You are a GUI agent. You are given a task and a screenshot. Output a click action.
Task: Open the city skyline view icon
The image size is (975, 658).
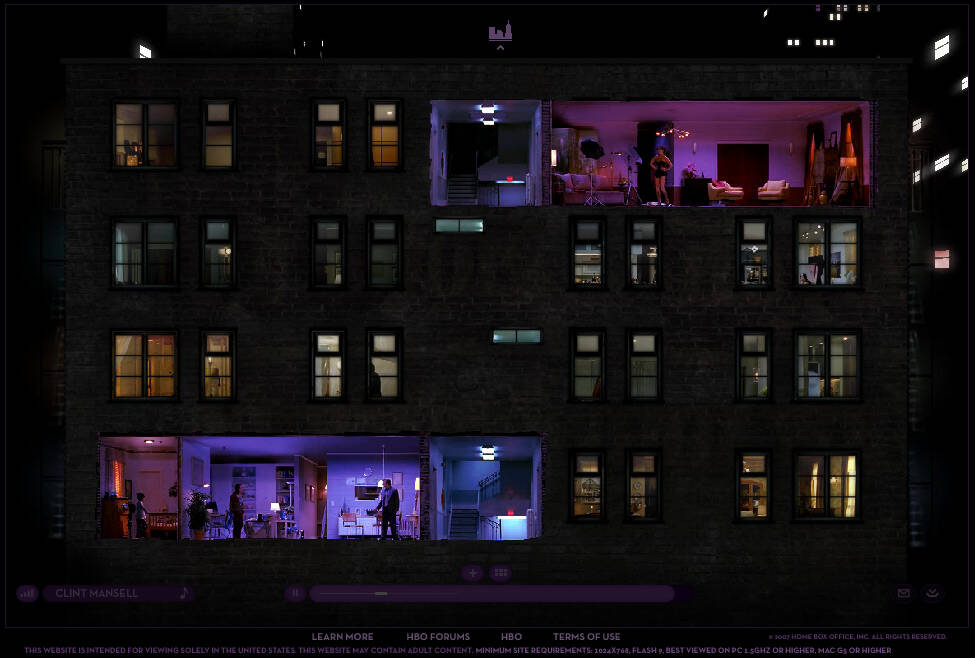click(500, 32)
